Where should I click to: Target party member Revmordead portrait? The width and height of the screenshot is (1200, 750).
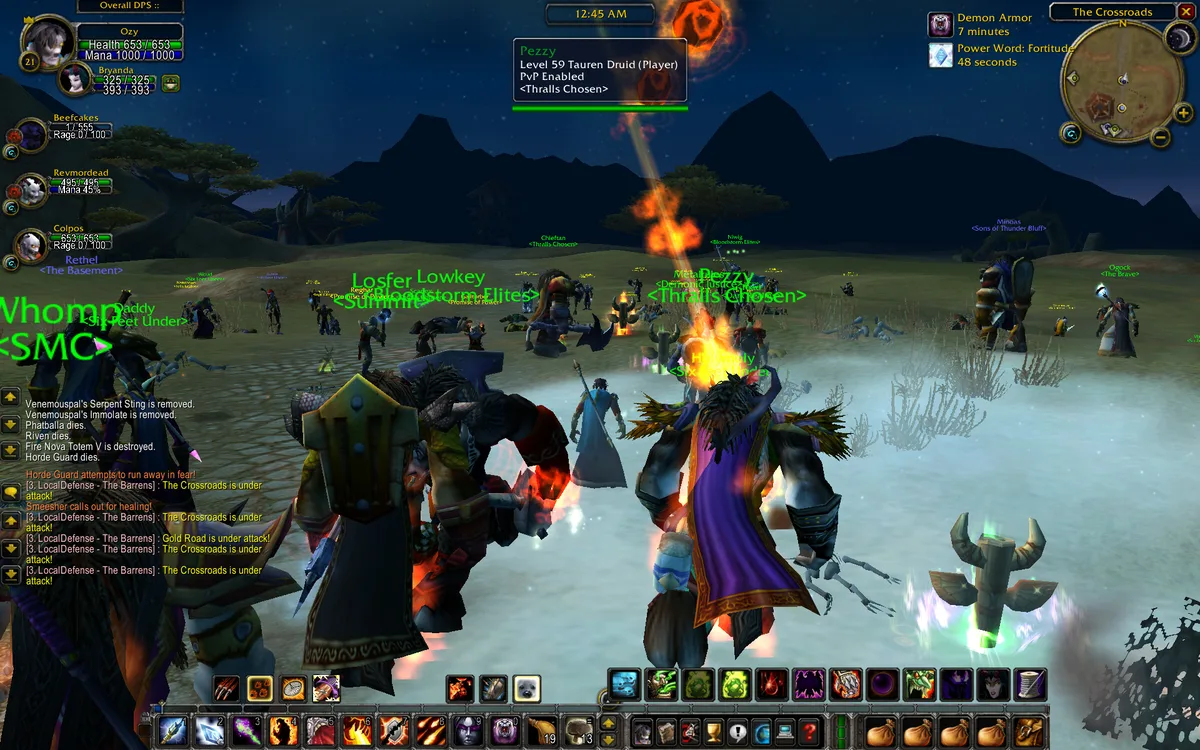(x=32, y=189)
